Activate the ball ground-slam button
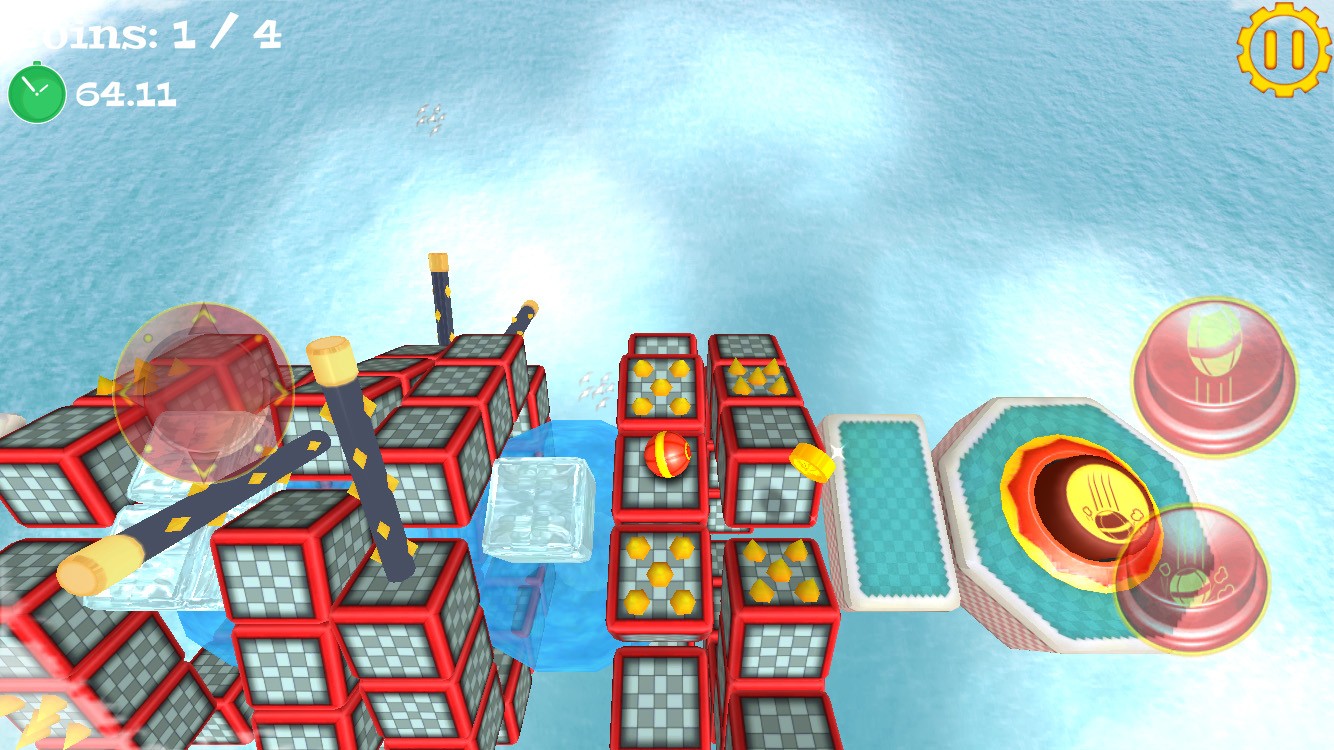The height and width of the screenshot is (750, 1334). tap(1191, 579)
